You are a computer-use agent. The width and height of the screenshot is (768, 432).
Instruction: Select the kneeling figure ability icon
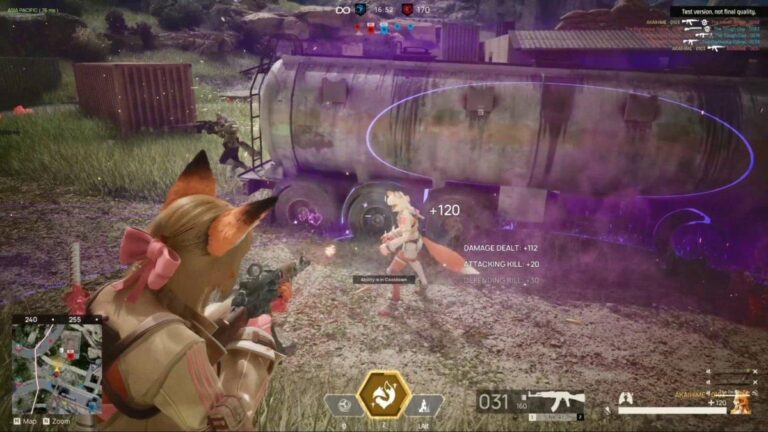[x=424, y=405]
